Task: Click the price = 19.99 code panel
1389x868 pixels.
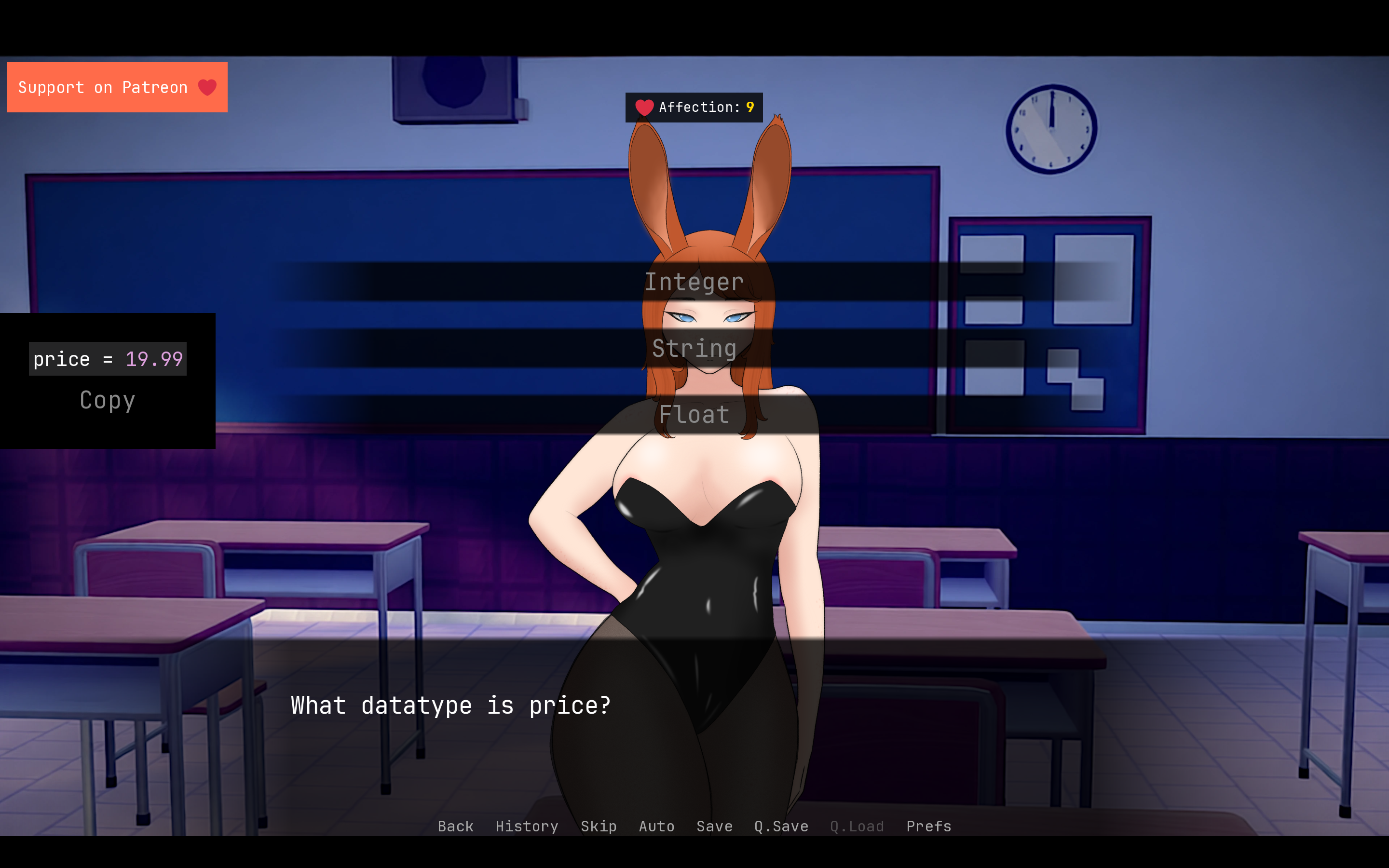Action: pos(108,359)
